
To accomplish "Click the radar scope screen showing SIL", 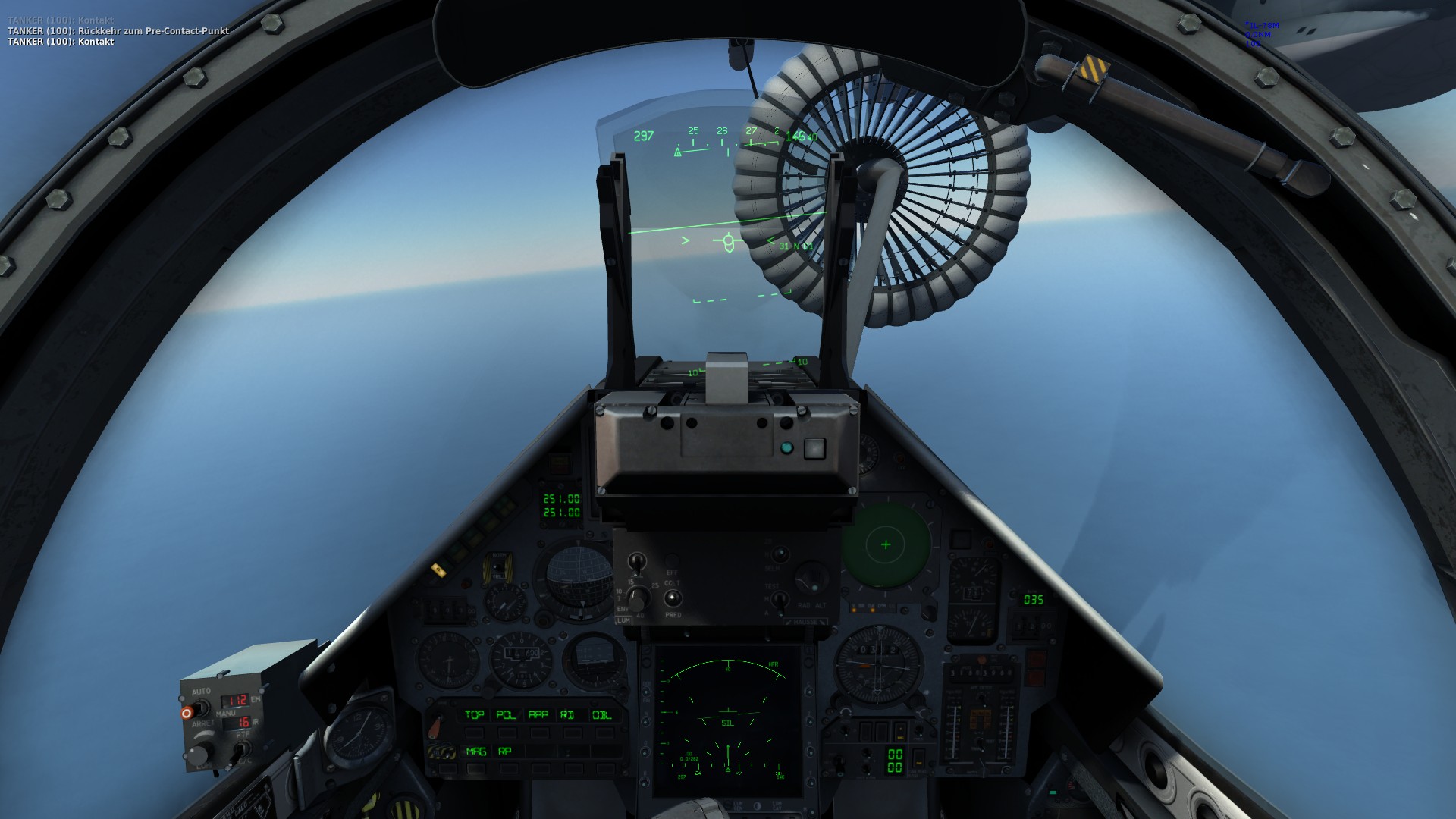I will click(x=727, y=719).
